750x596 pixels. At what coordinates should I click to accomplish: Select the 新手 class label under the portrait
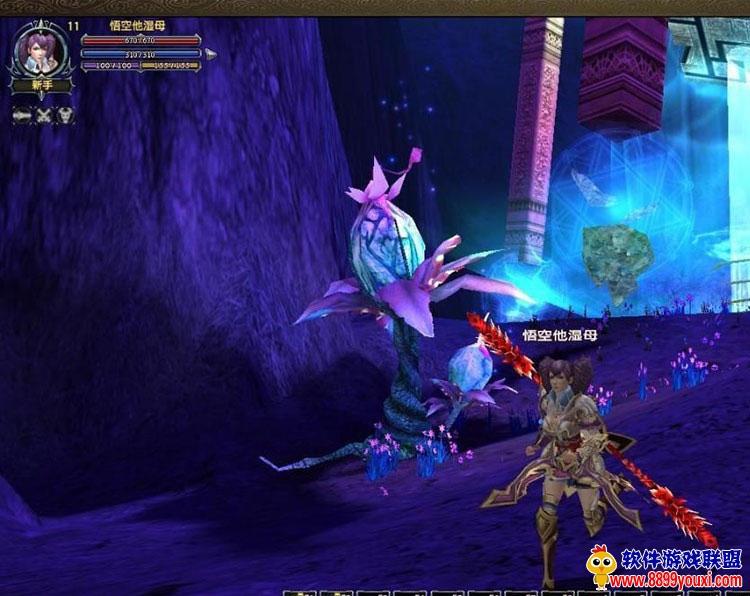tap(41, 86)
